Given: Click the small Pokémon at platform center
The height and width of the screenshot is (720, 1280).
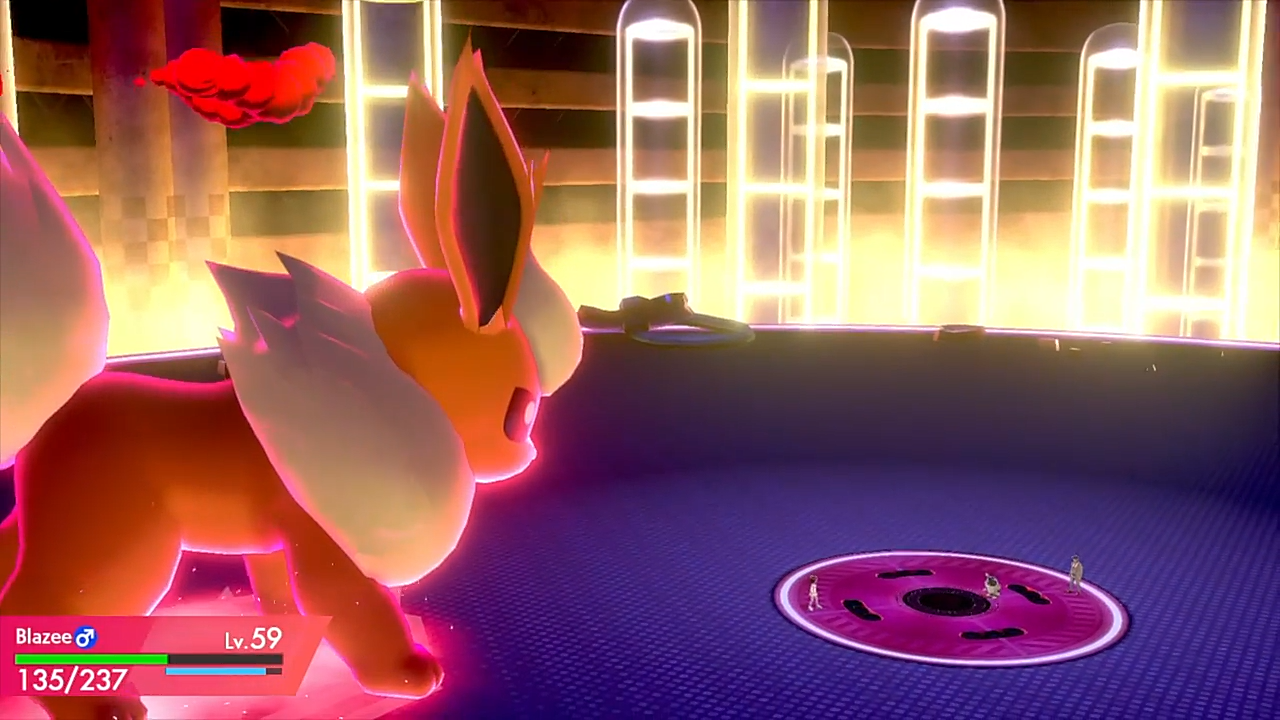Looking at the screenshot, I should (x=992, y=585).
